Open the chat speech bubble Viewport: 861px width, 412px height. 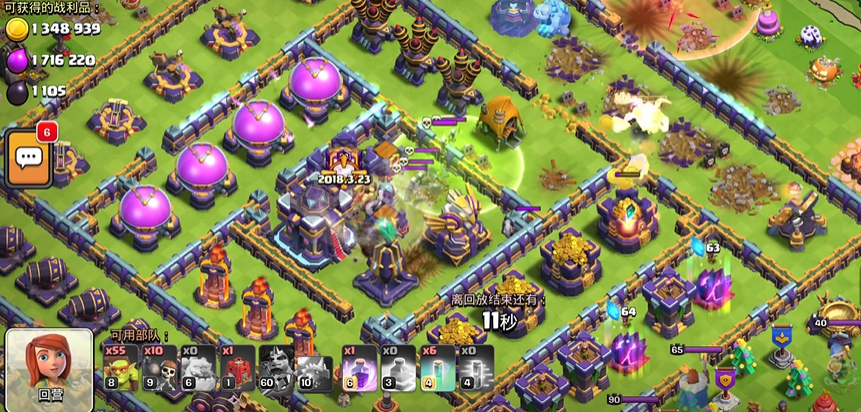click(28, 157)
